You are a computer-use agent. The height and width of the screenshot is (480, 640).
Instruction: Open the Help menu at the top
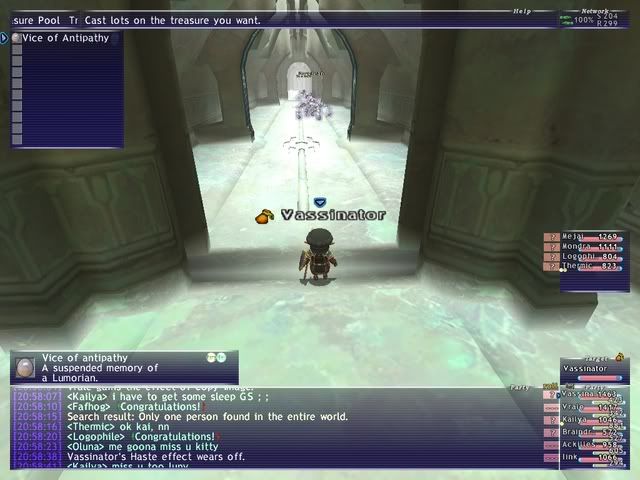tap(522, 12)
